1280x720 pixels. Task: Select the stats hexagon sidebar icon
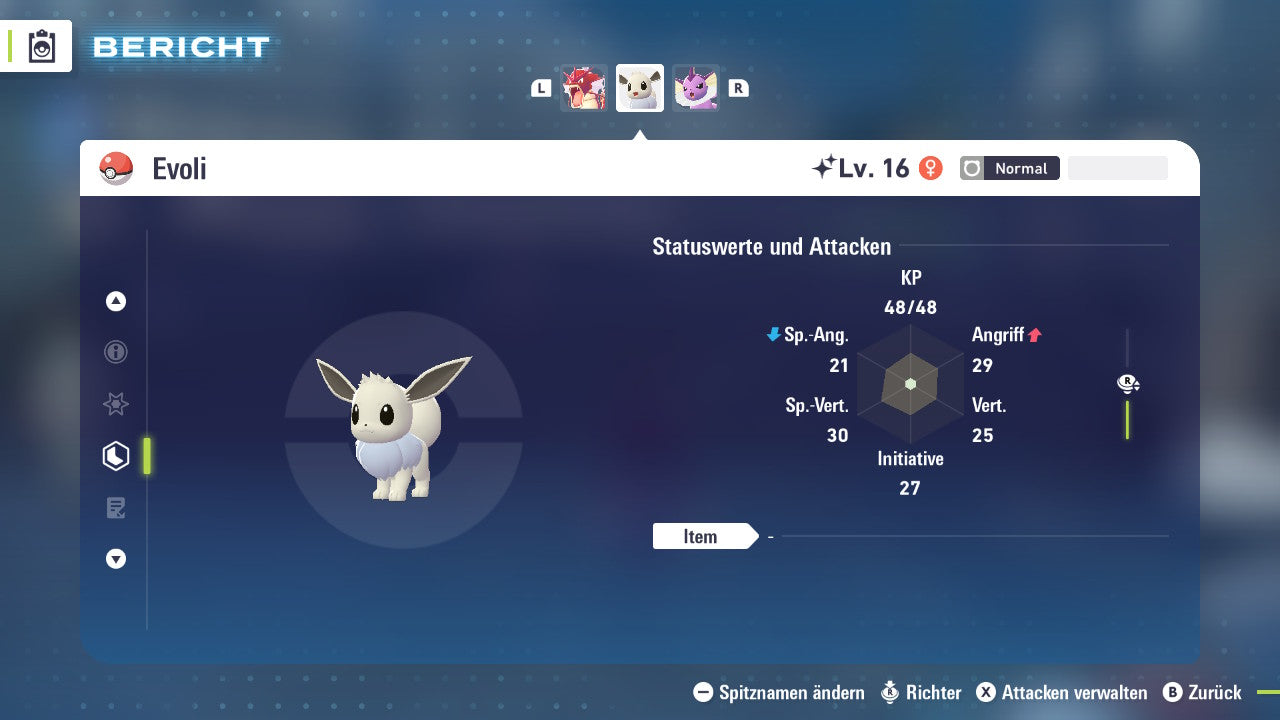coord(116,455)
